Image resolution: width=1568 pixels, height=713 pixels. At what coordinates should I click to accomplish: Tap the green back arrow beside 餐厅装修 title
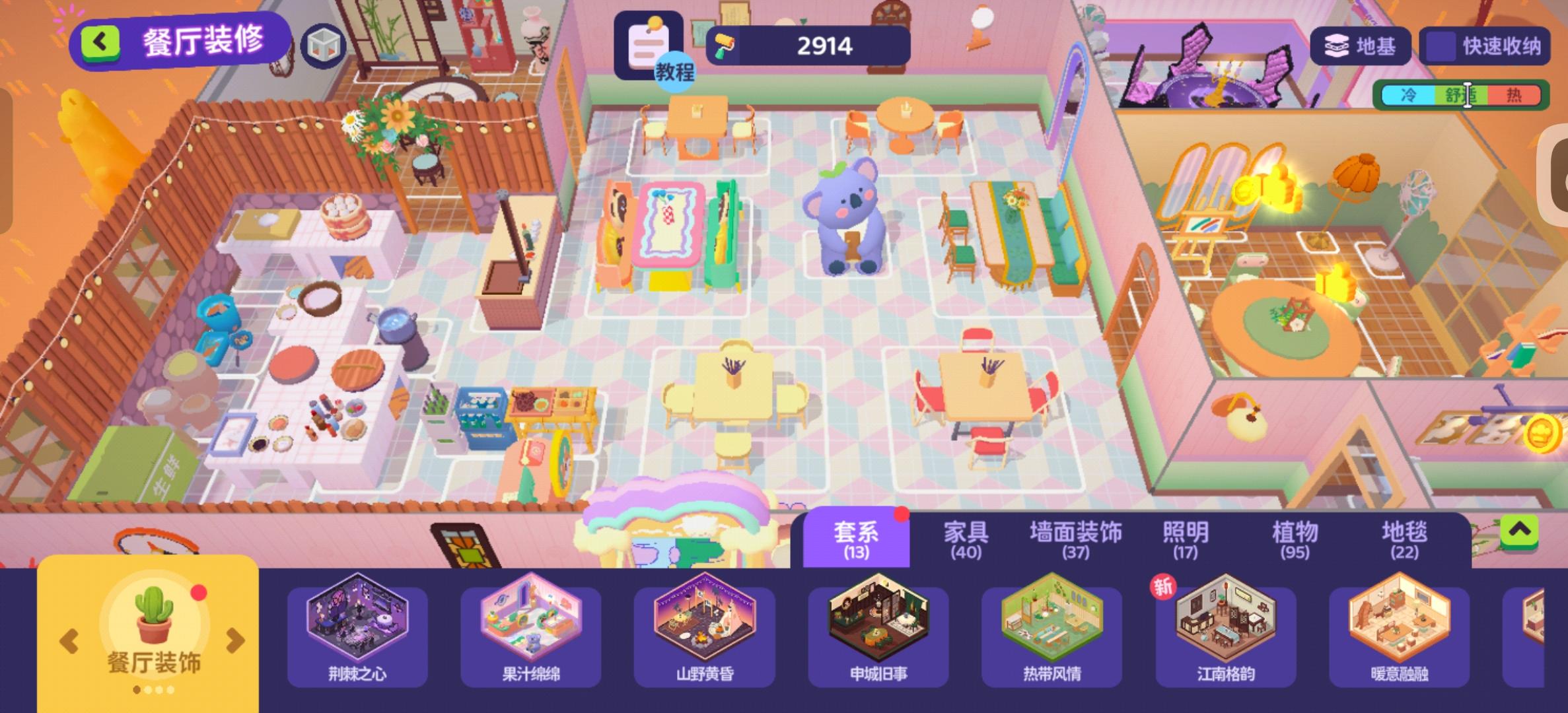click(98, 41)
